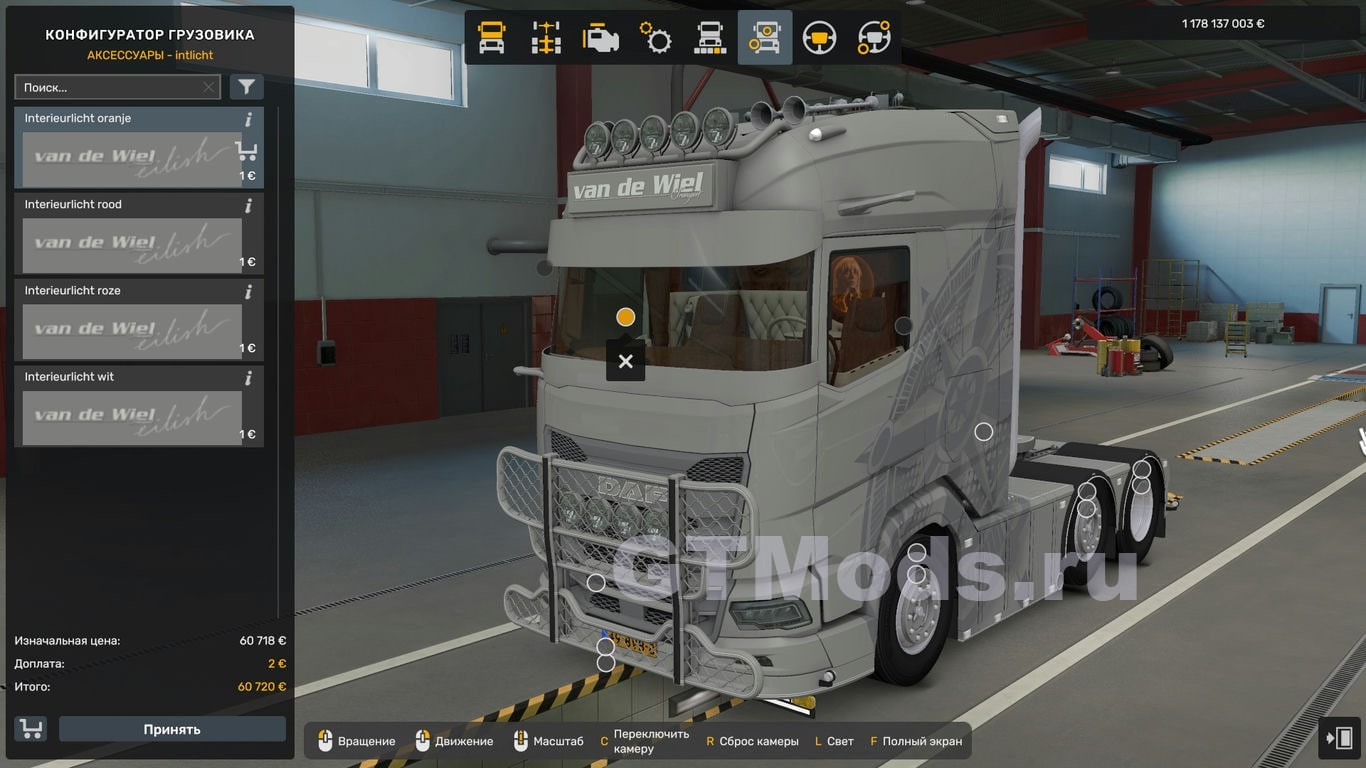Open the shopping cart beside Принять
The width and height of the screenshot is (1366, 768).
pos(31,729)
